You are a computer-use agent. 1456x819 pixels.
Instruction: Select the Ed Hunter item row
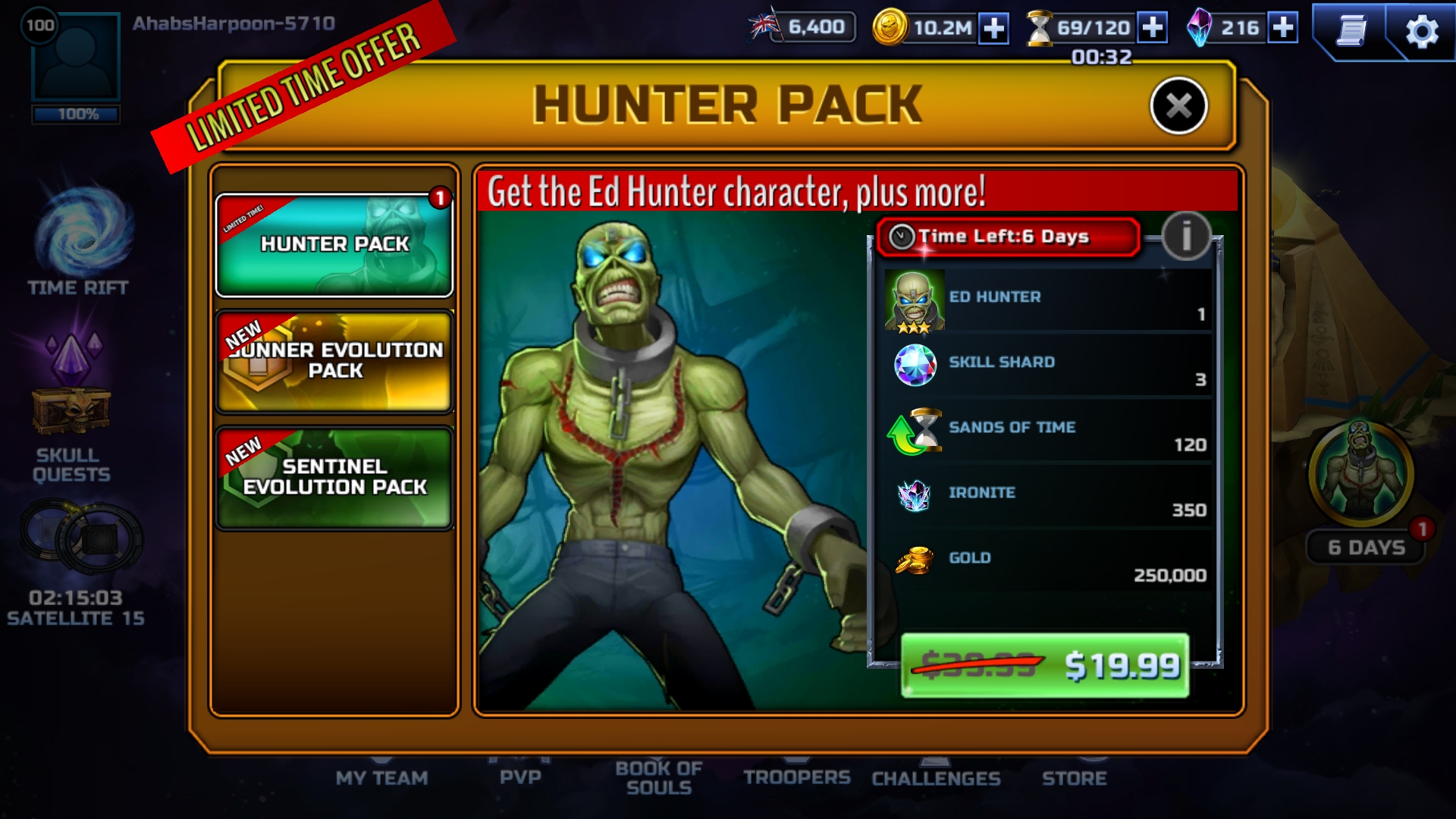pos(1046,300)
